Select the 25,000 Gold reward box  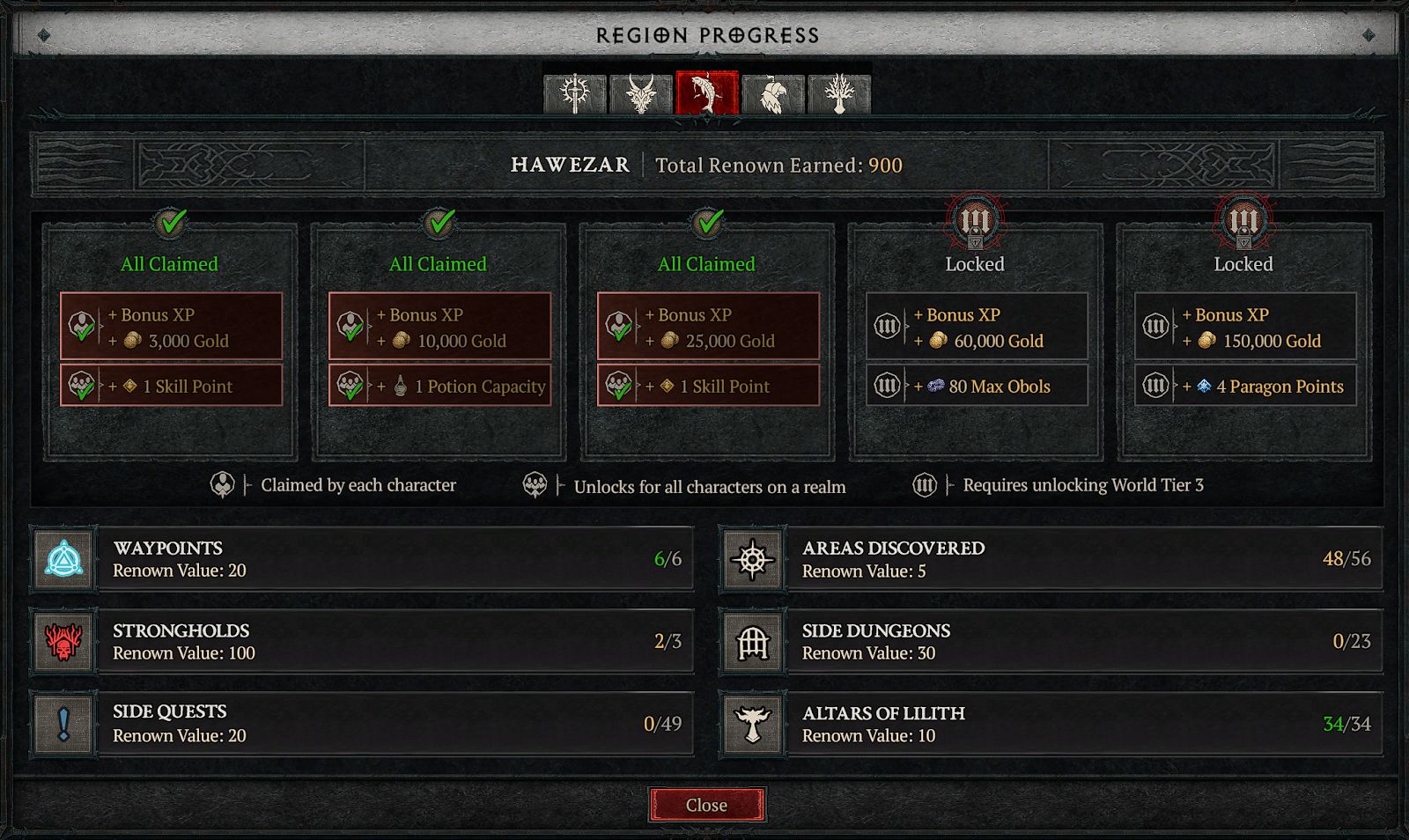(708, 328)
